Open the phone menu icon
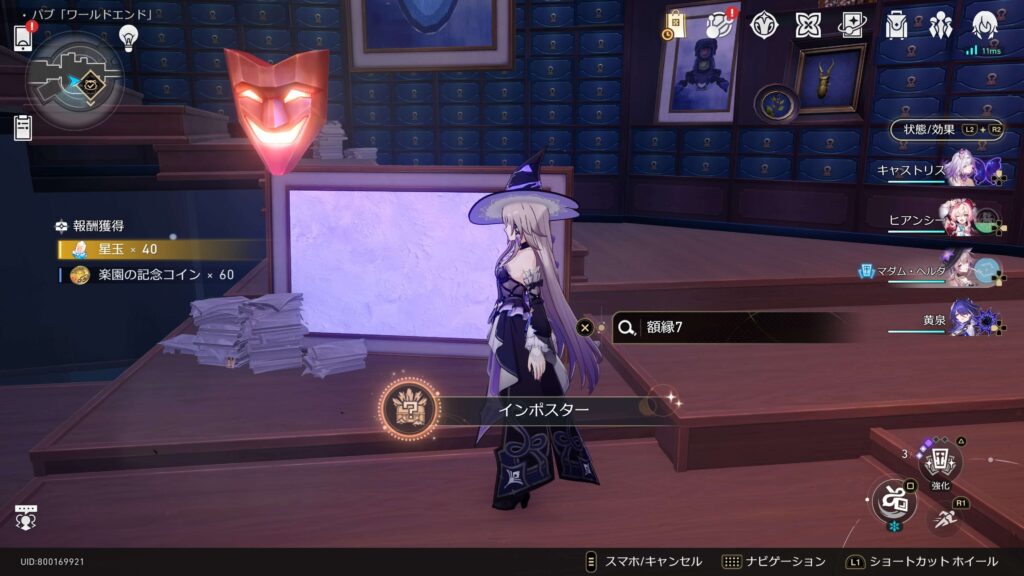This screenshot has width=1024, height=576. (24, 37)
